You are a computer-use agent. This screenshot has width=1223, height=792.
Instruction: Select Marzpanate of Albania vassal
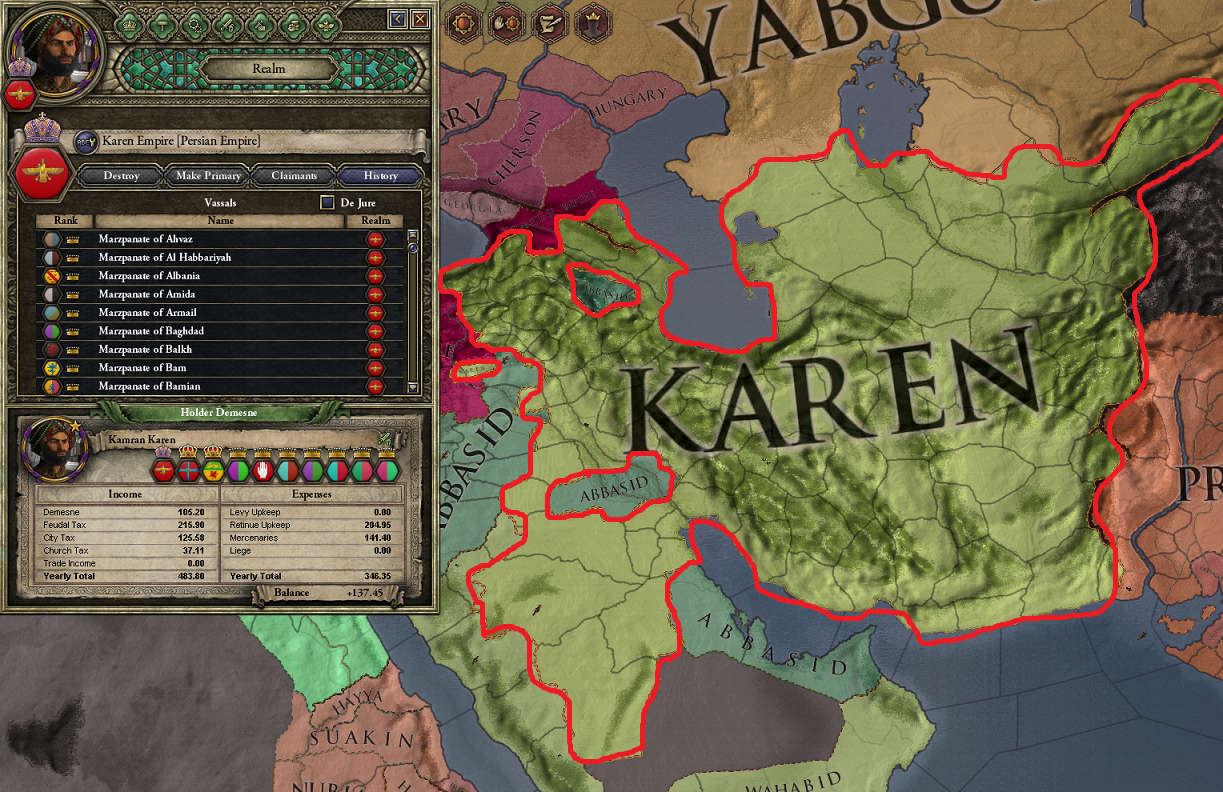[220, 276]
